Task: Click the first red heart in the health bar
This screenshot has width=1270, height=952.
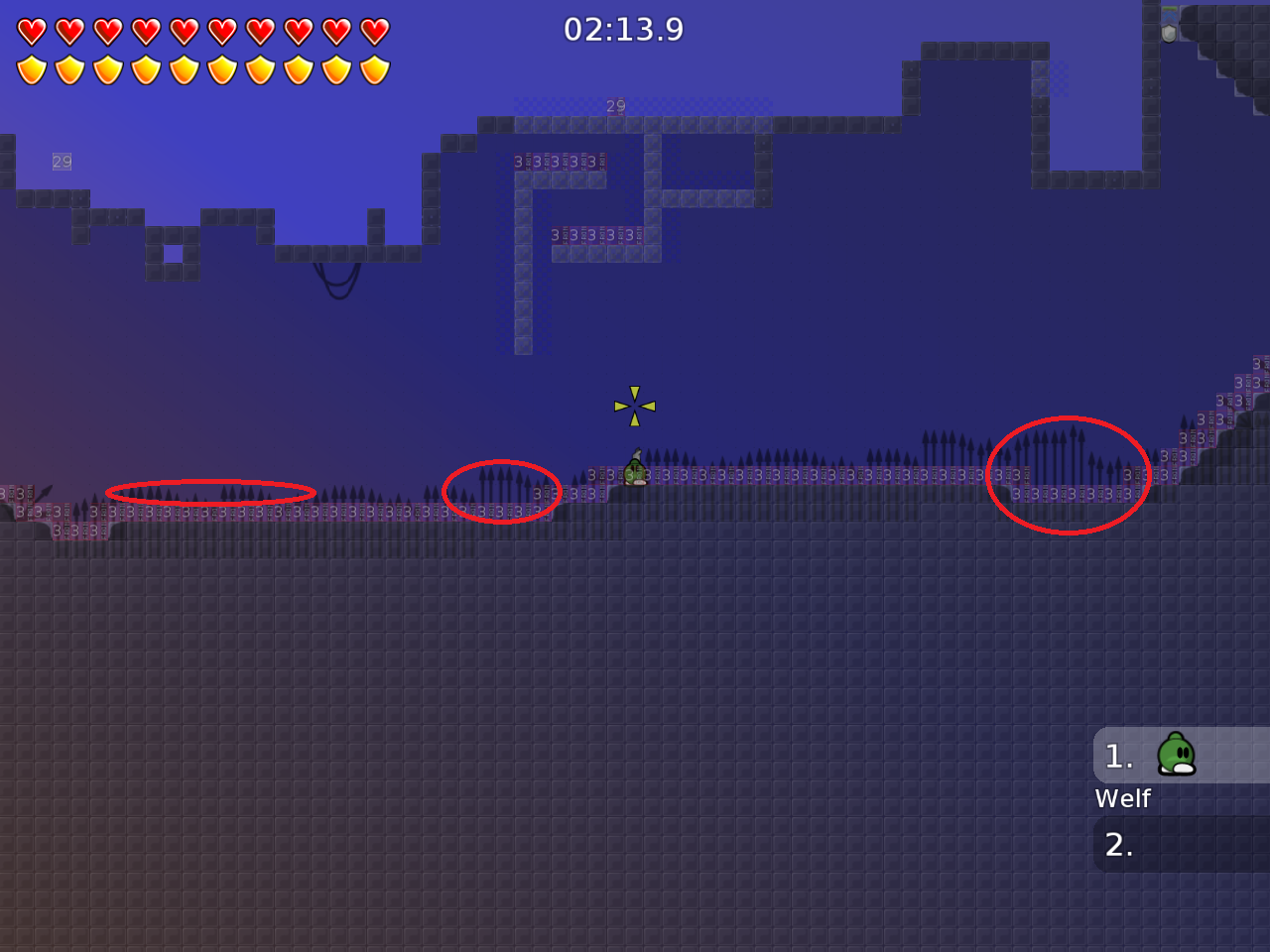Action: click(33, 30)
